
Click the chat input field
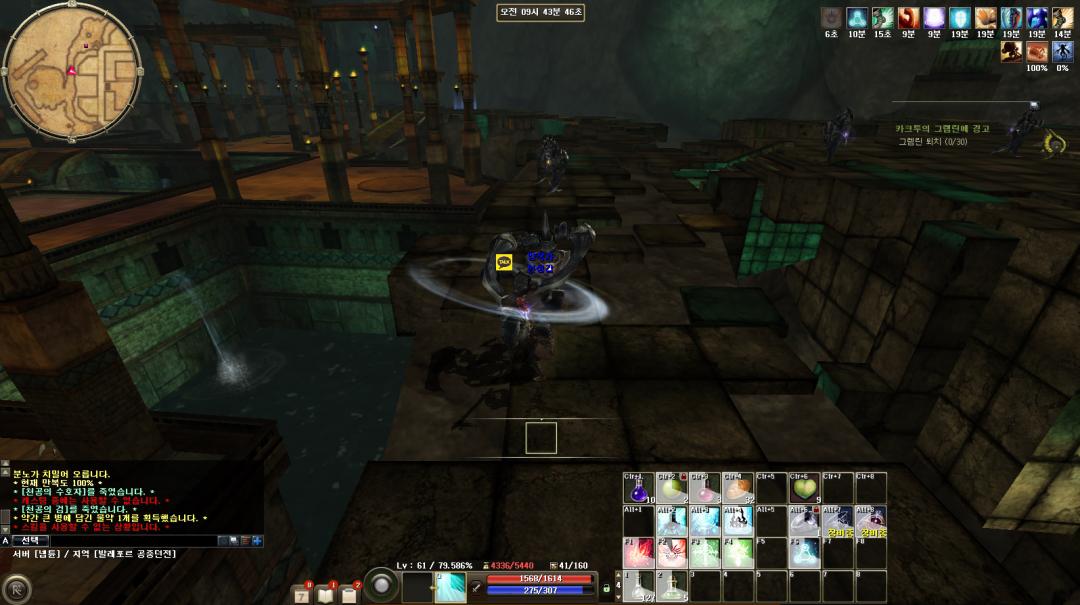130,541
